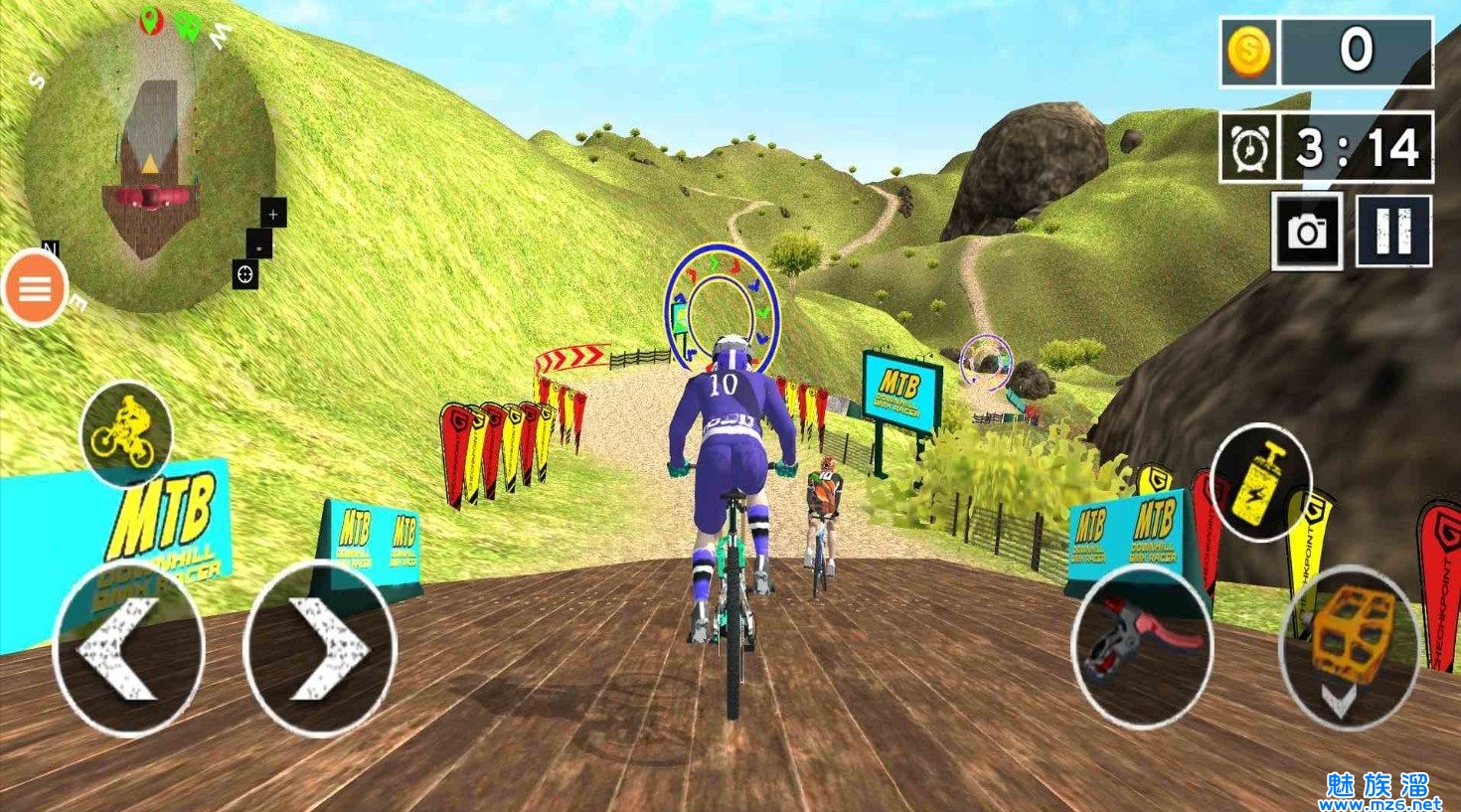This screenshot has height=812, width=1461.
Task: Steer right with the right arrow
Action: (x=320, y=648)
